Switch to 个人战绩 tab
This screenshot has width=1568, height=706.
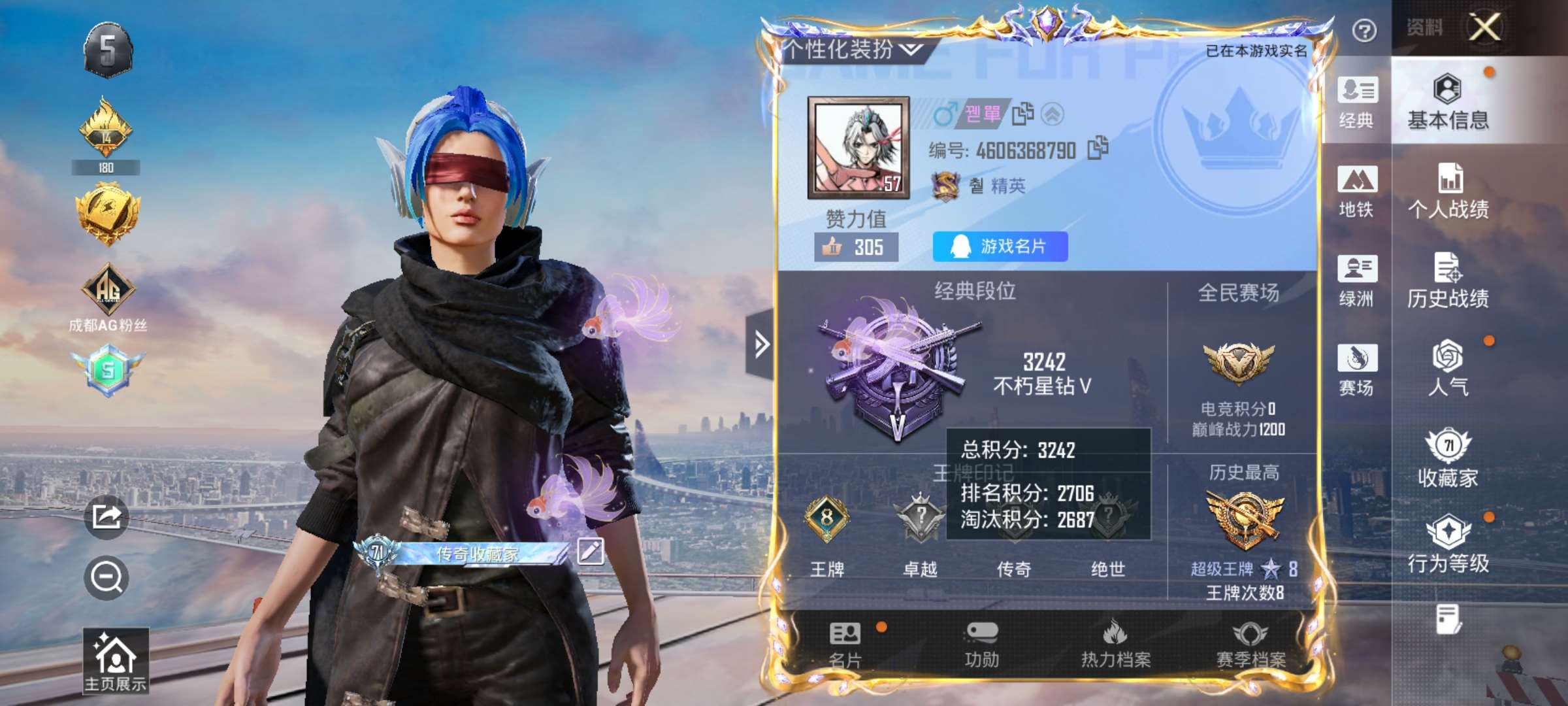1448,191
